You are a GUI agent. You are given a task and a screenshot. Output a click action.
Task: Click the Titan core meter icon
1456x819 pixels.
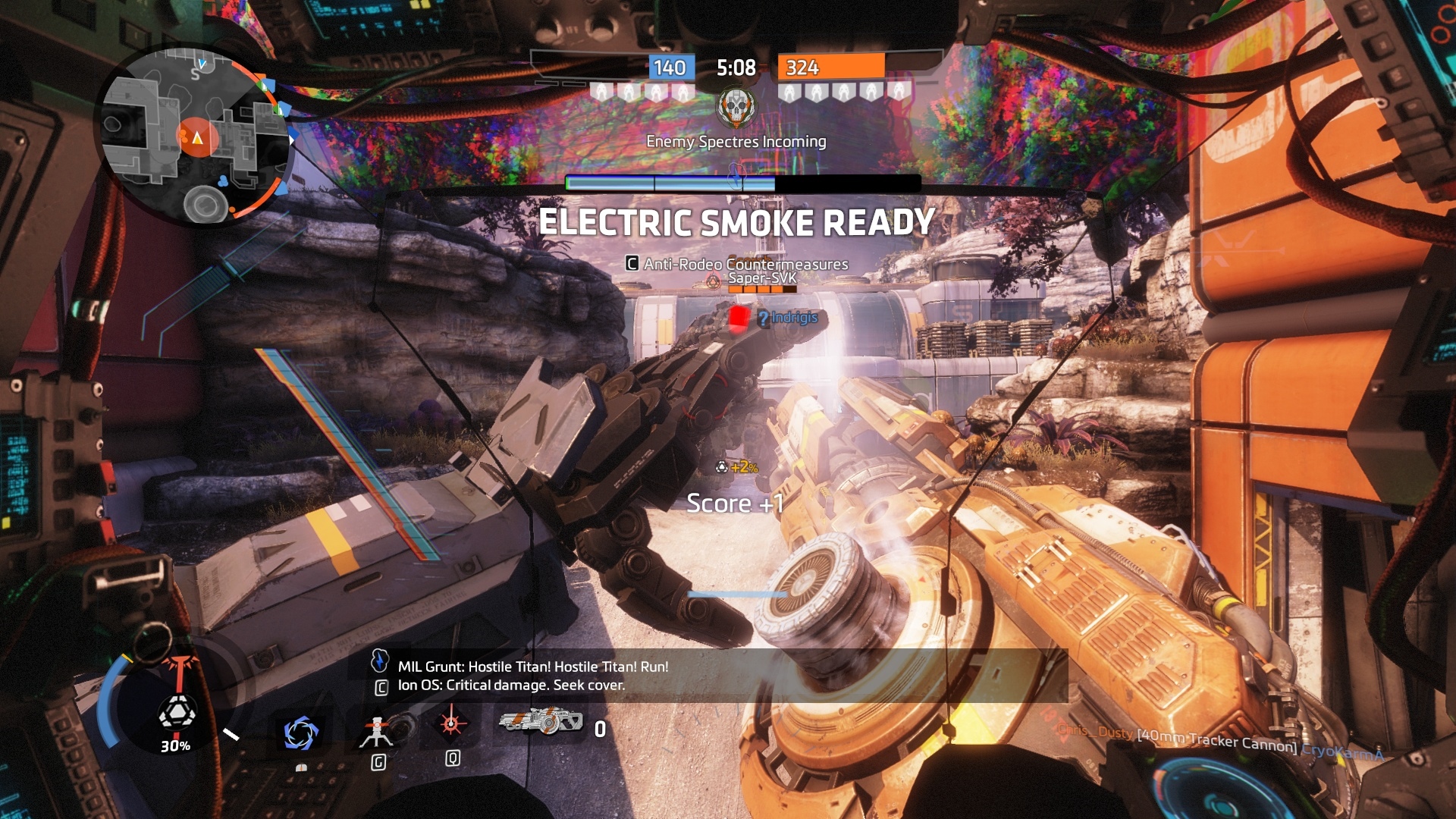(176, 714)
